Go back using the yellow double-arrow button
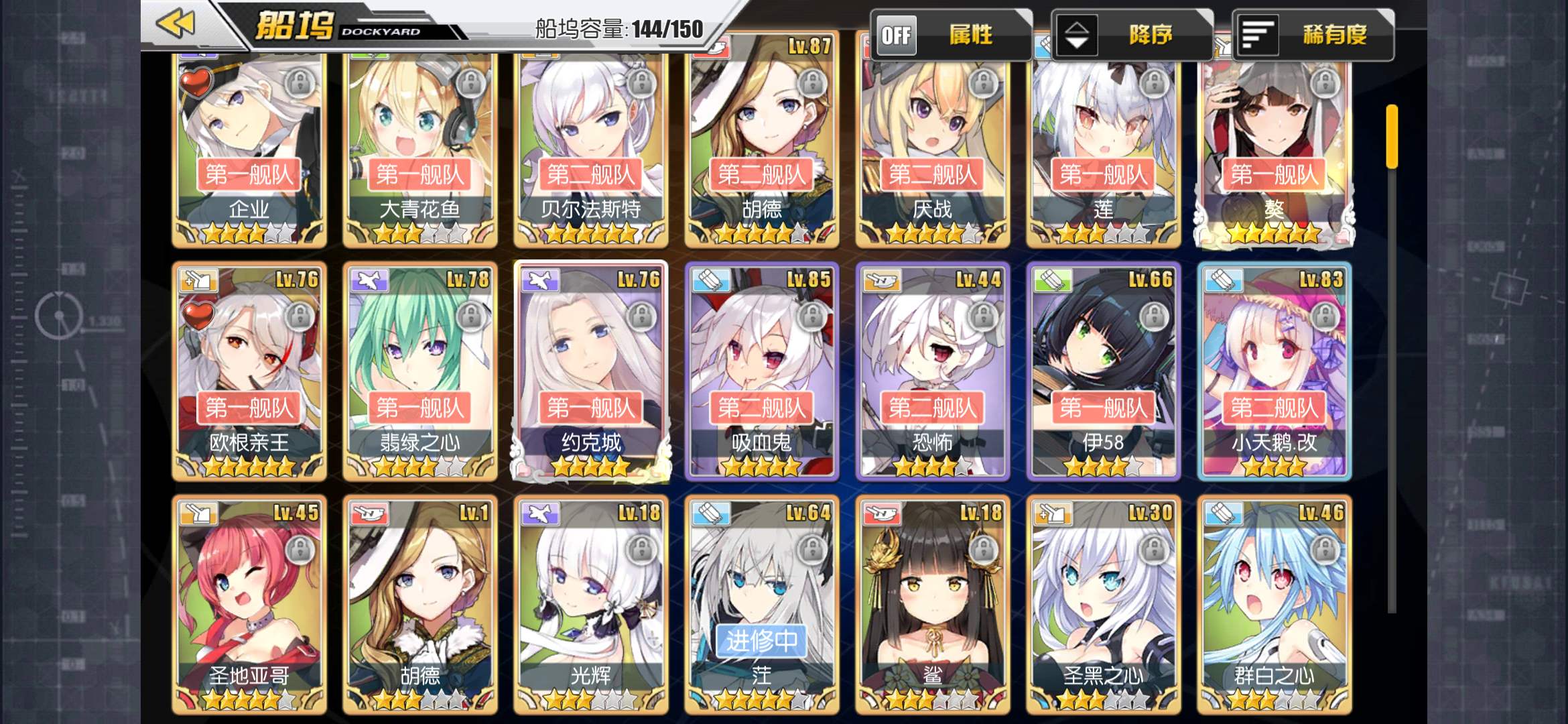 click(x=176, y=24)
